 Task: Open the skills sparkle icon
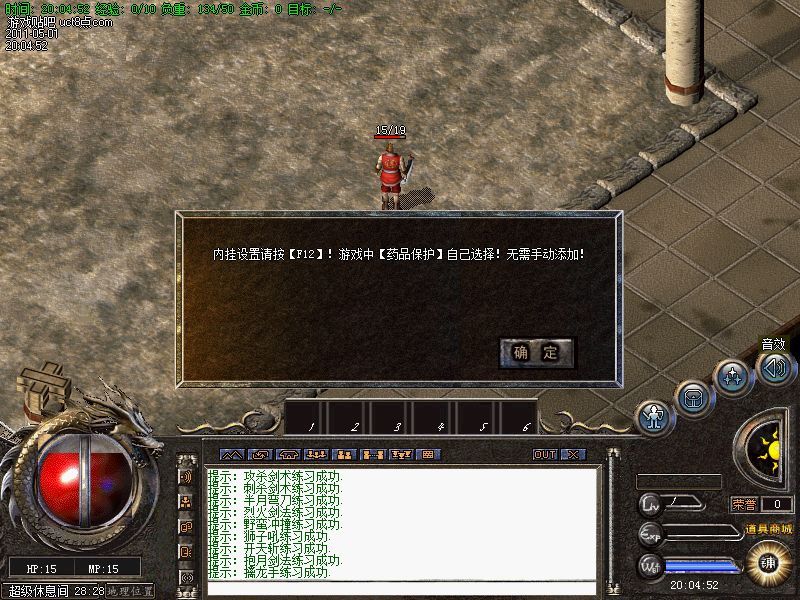pos(732,377)
